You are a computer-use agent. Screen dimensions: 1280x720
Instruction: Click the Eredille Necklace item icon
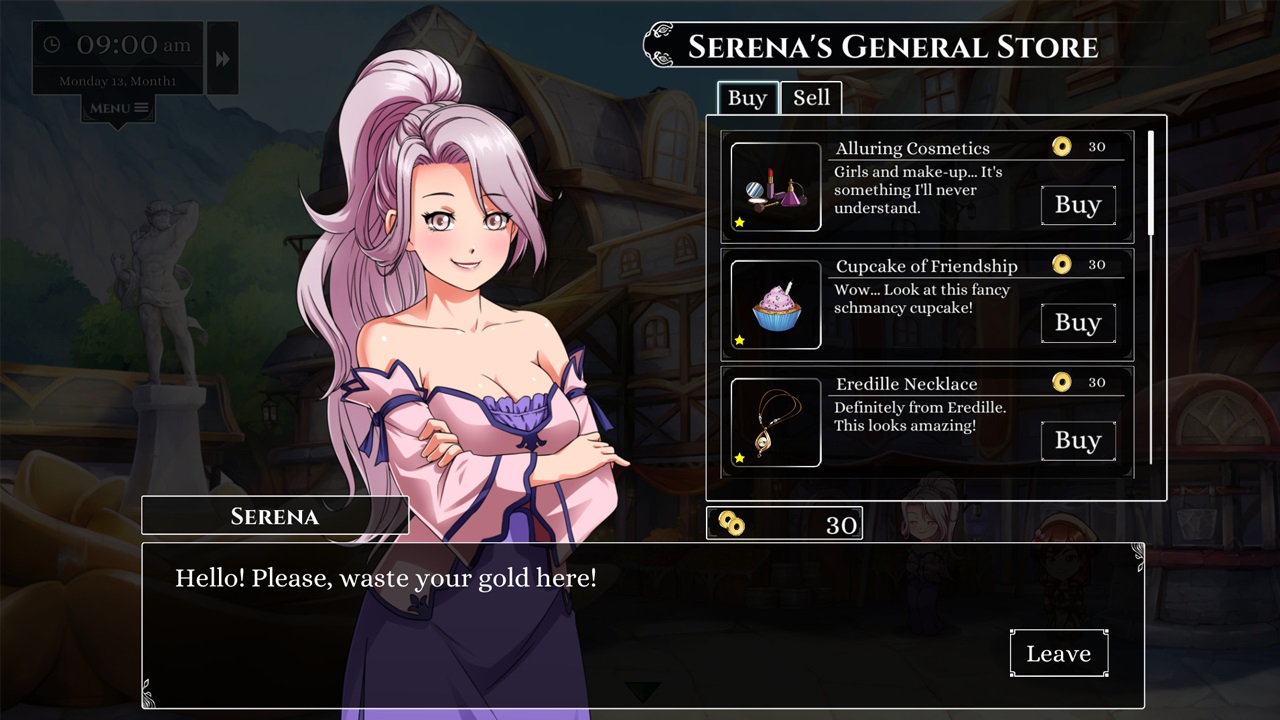775,422
